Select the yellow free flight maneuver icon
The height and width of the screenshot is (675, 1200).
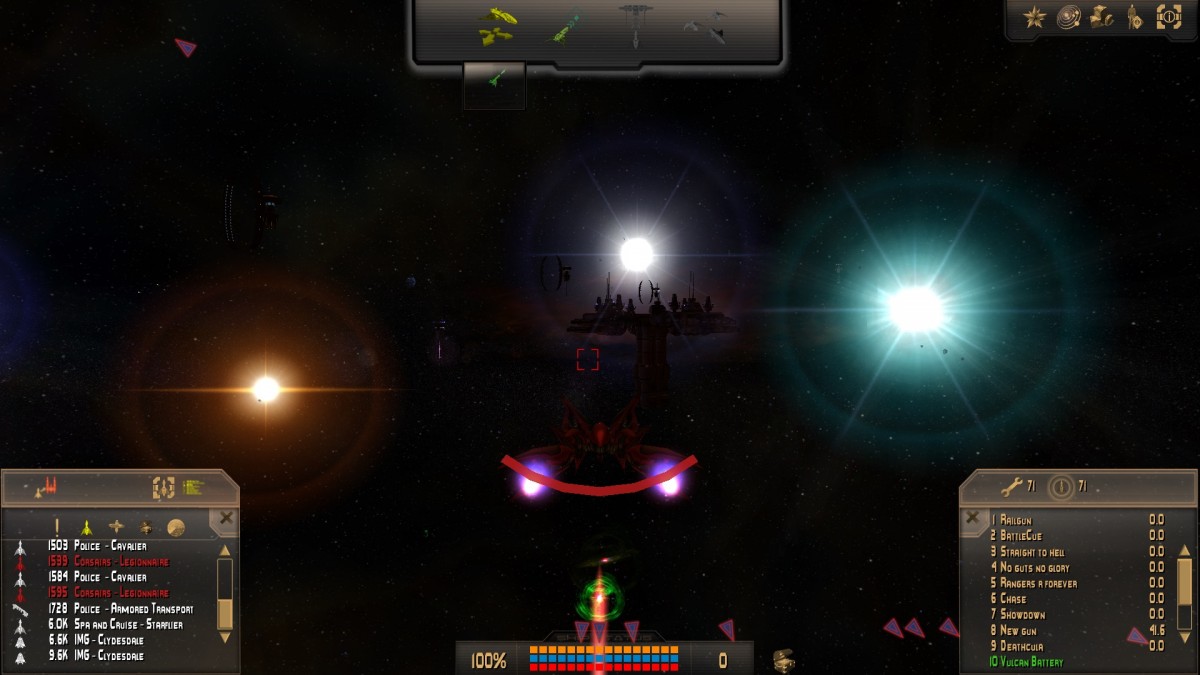[x=497, y=27]
